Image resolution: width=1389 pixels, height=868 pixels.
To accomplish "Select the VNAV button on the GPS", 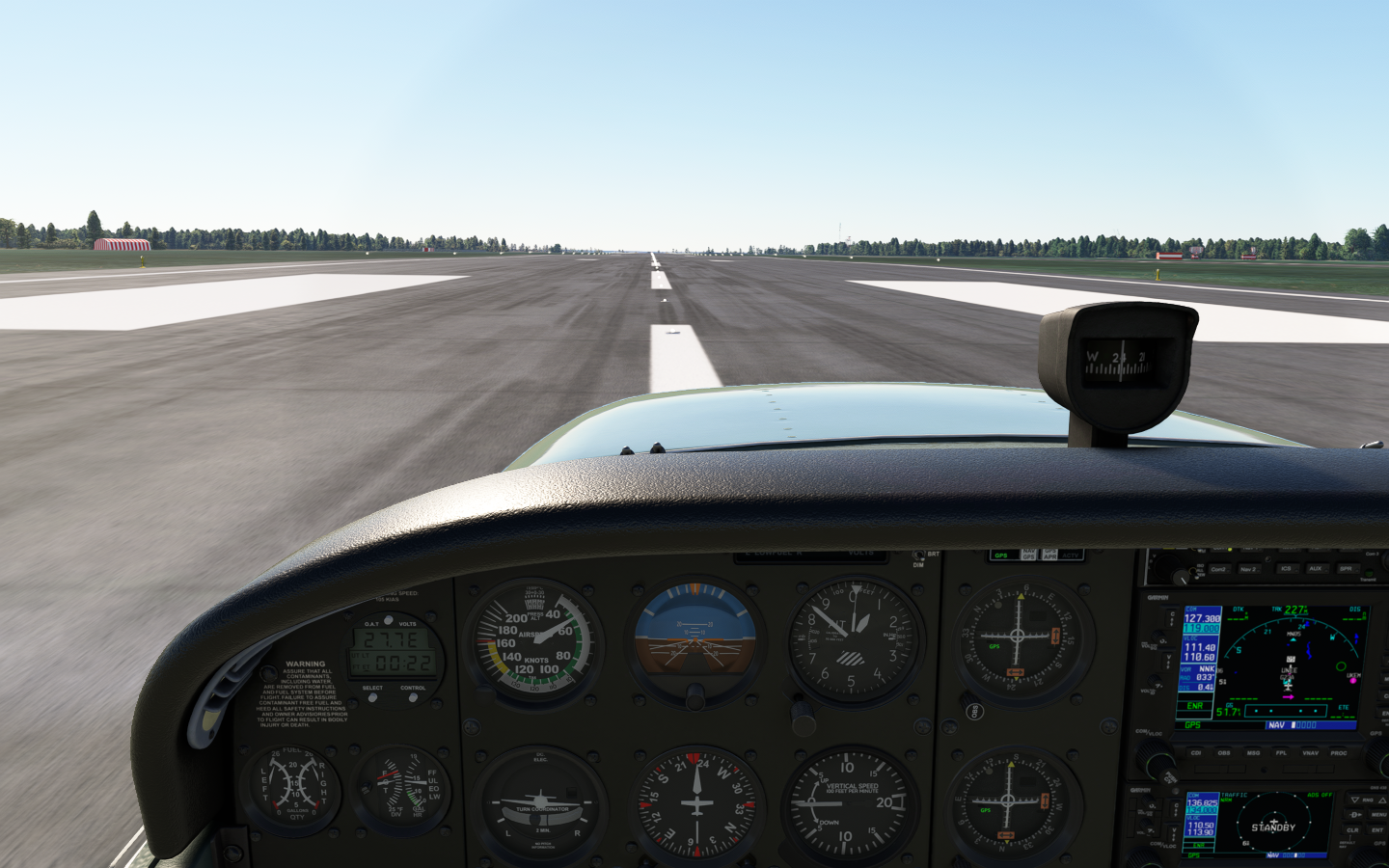I will pyautogui.click(x=1310, y=752).
